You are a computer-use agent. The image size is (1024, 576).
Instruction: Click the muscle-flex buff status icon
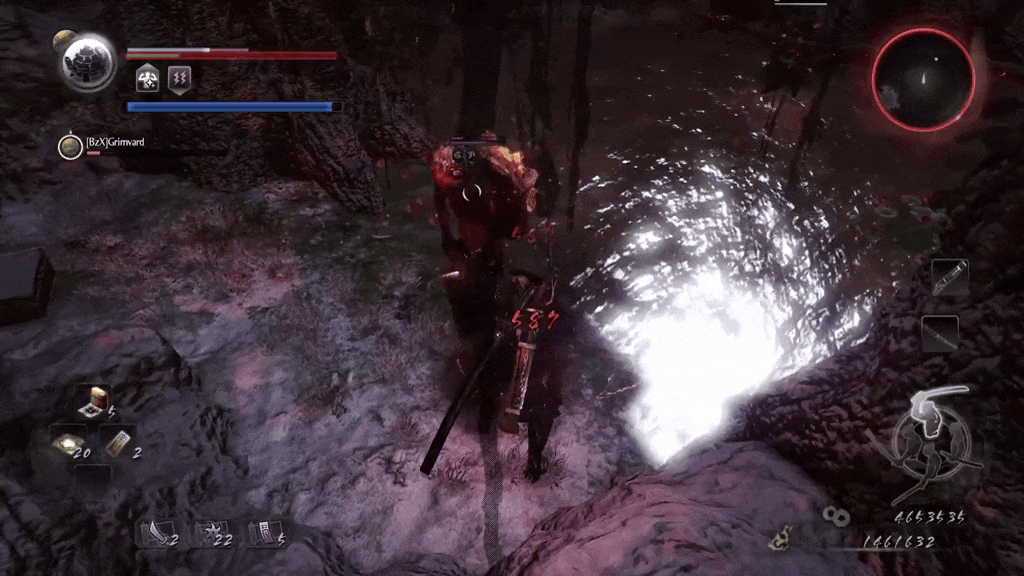[x=148, y=80]
